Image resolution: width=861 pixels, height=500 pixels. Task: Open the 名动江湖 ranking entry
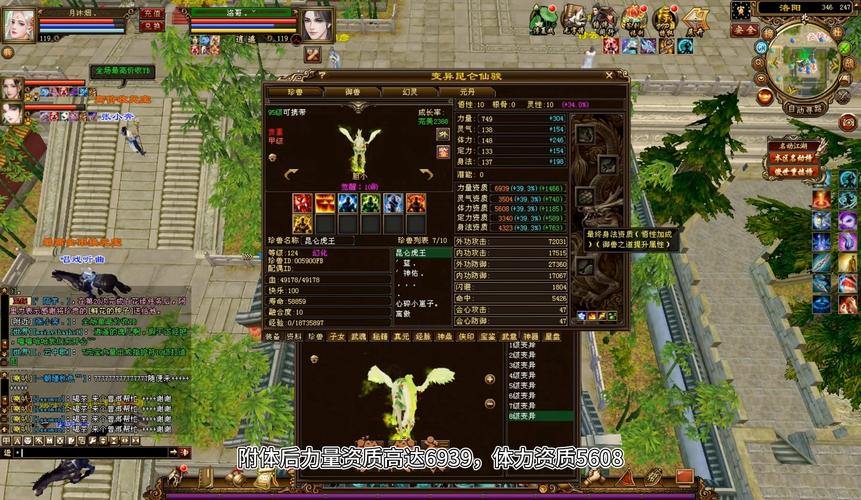click(x=794, y=146)
